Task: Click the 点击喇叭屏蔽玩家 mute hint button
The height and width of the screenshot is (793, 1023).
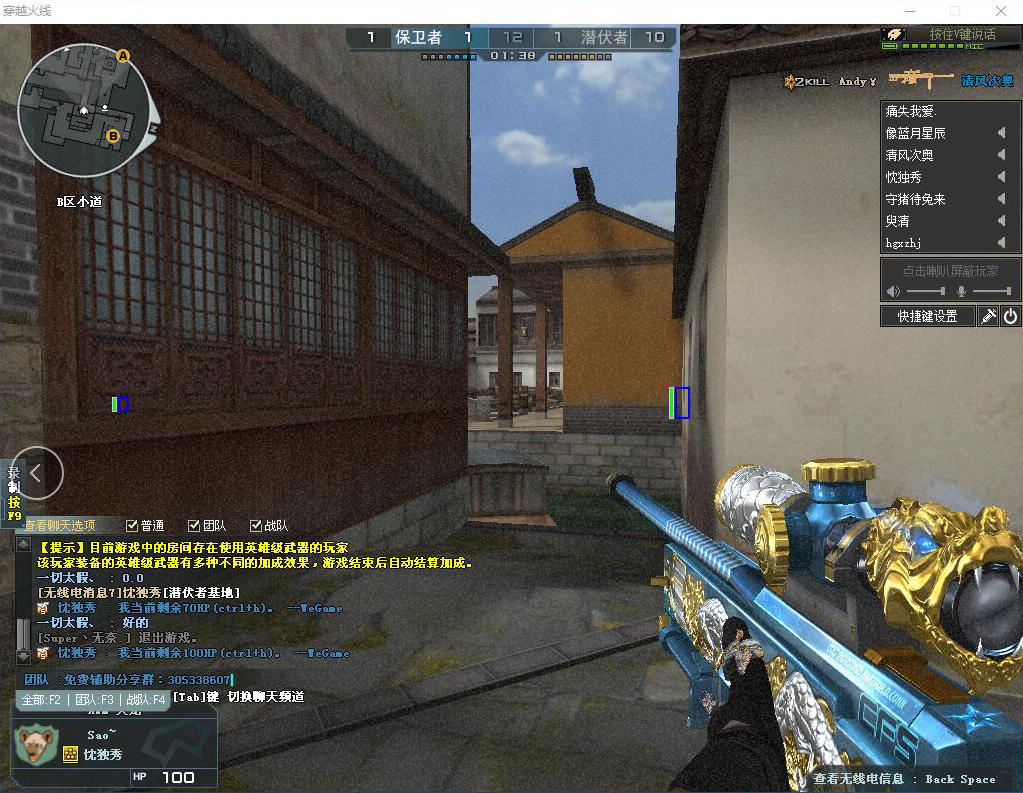Action: tap(950, 271)
